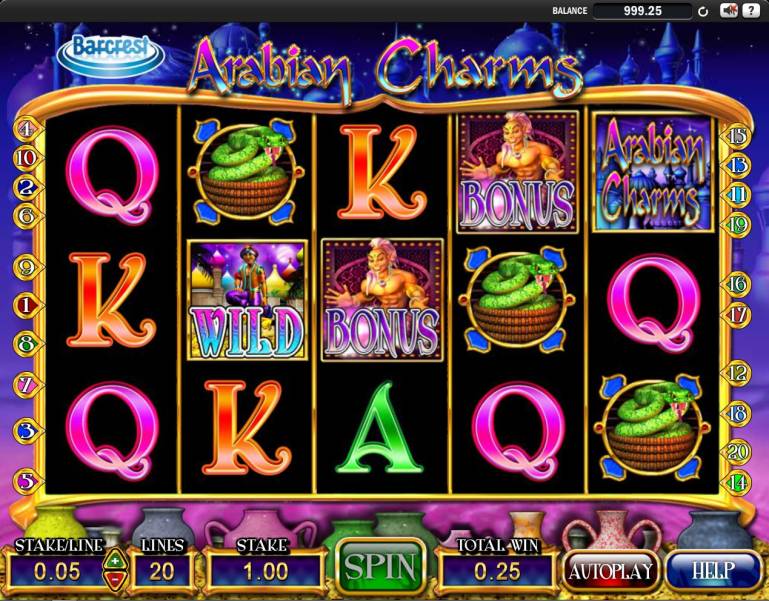Select payline marker number 1

coord(25,304)
